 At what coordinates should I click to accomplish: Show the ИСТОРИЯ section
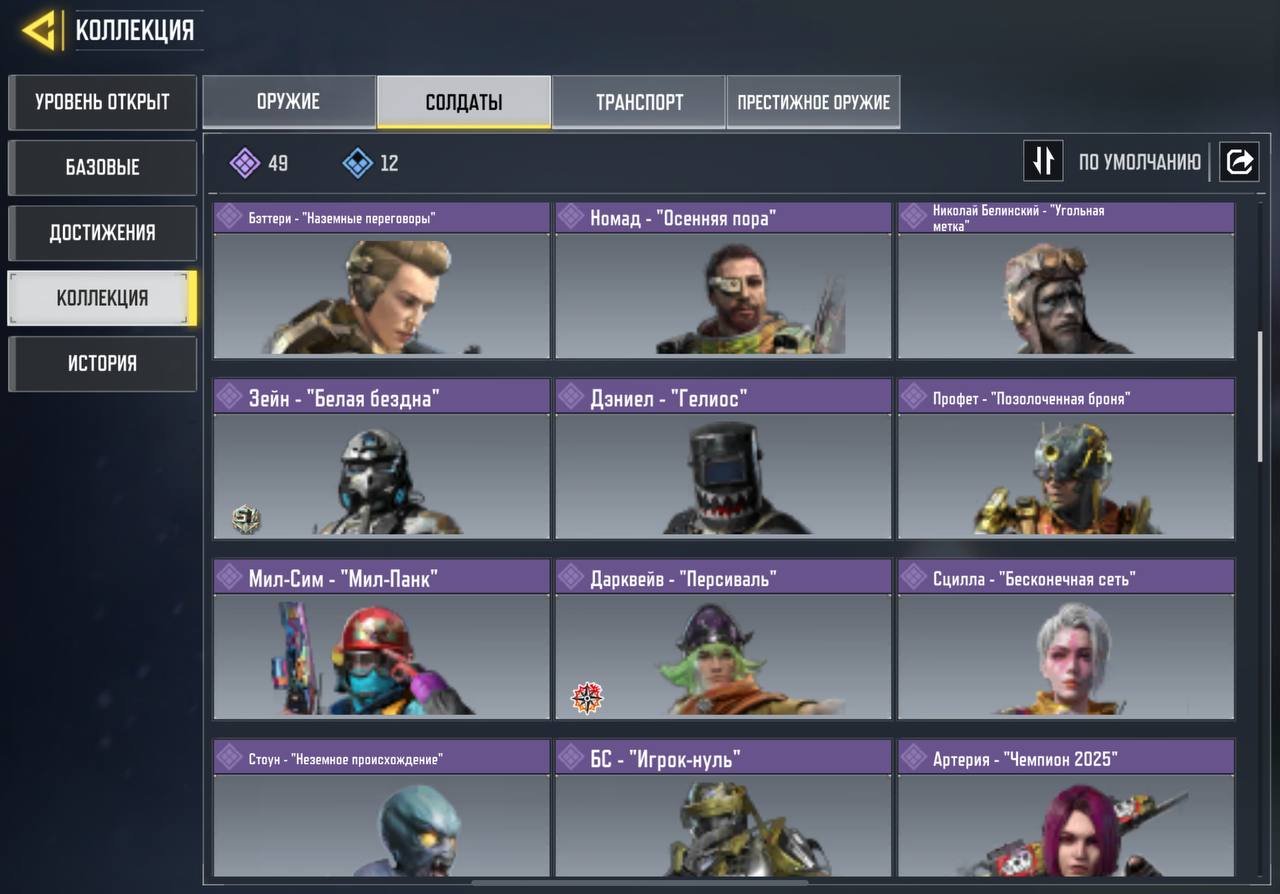point(102,363)
